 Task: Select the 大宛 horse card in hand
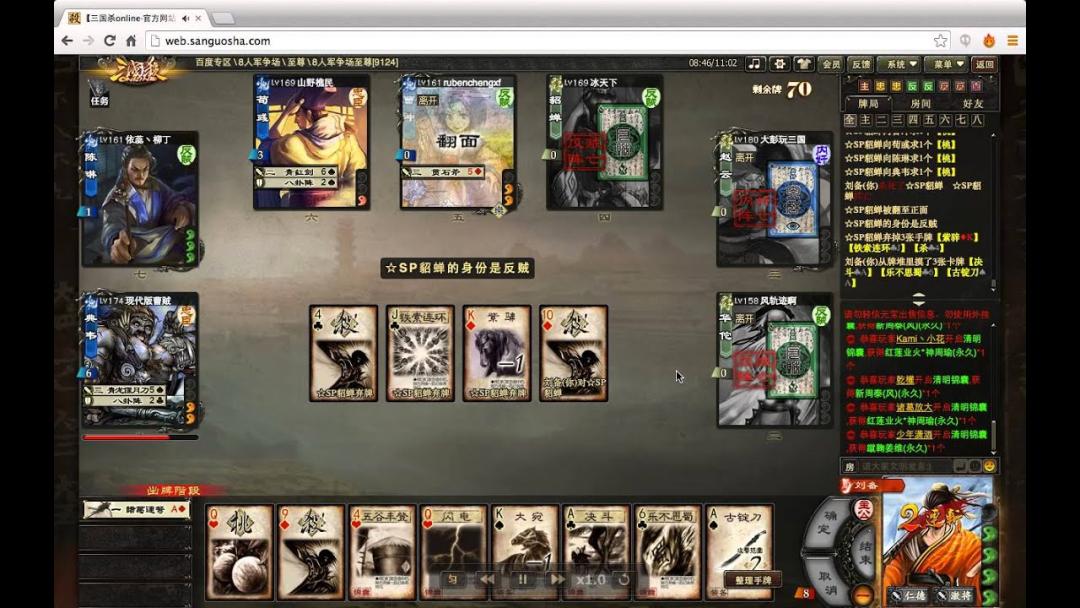point(525,552)
